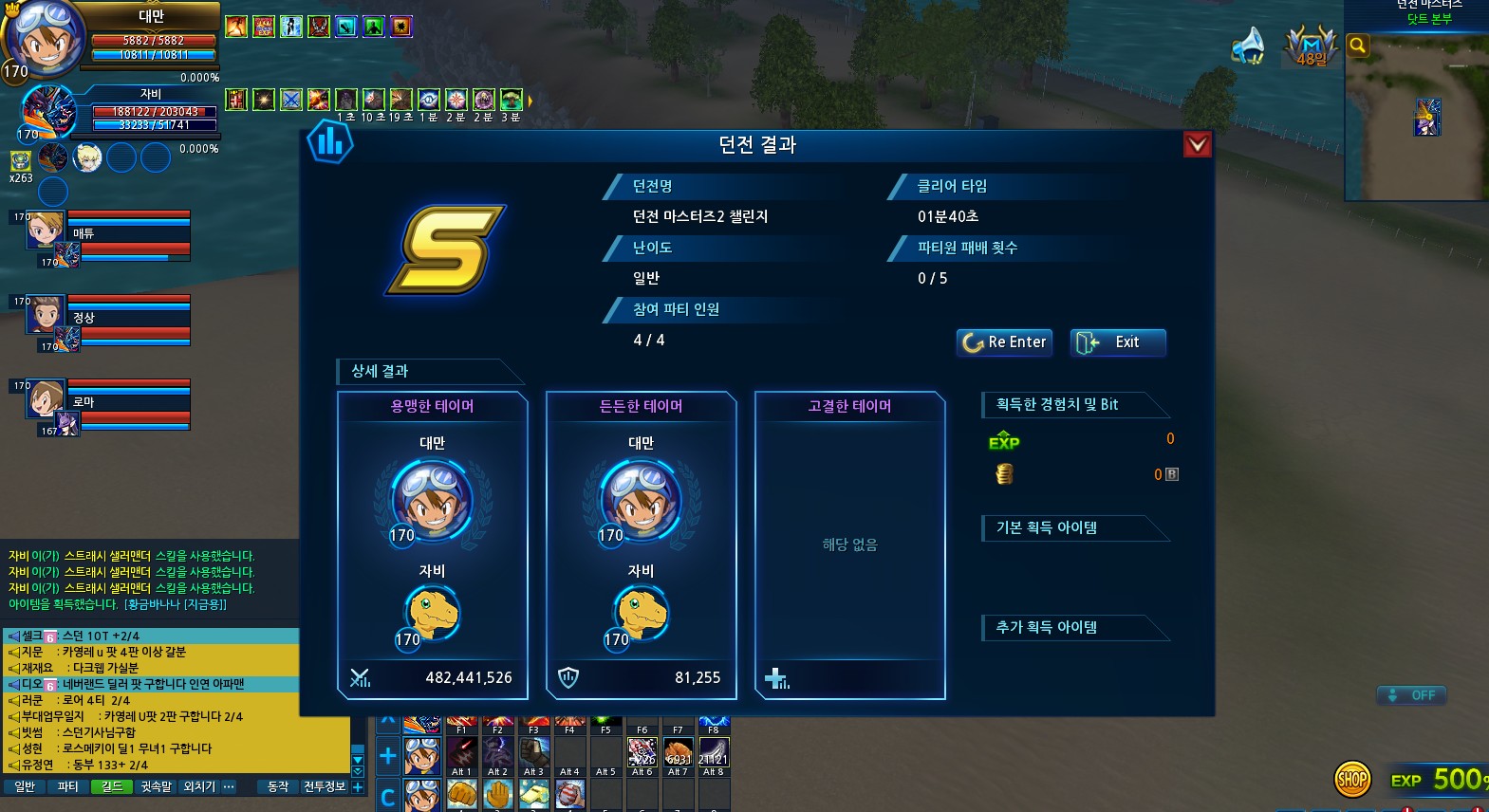Toggle the OFF switch at bottom right

pyautogui.click(x=1411, y=695)
